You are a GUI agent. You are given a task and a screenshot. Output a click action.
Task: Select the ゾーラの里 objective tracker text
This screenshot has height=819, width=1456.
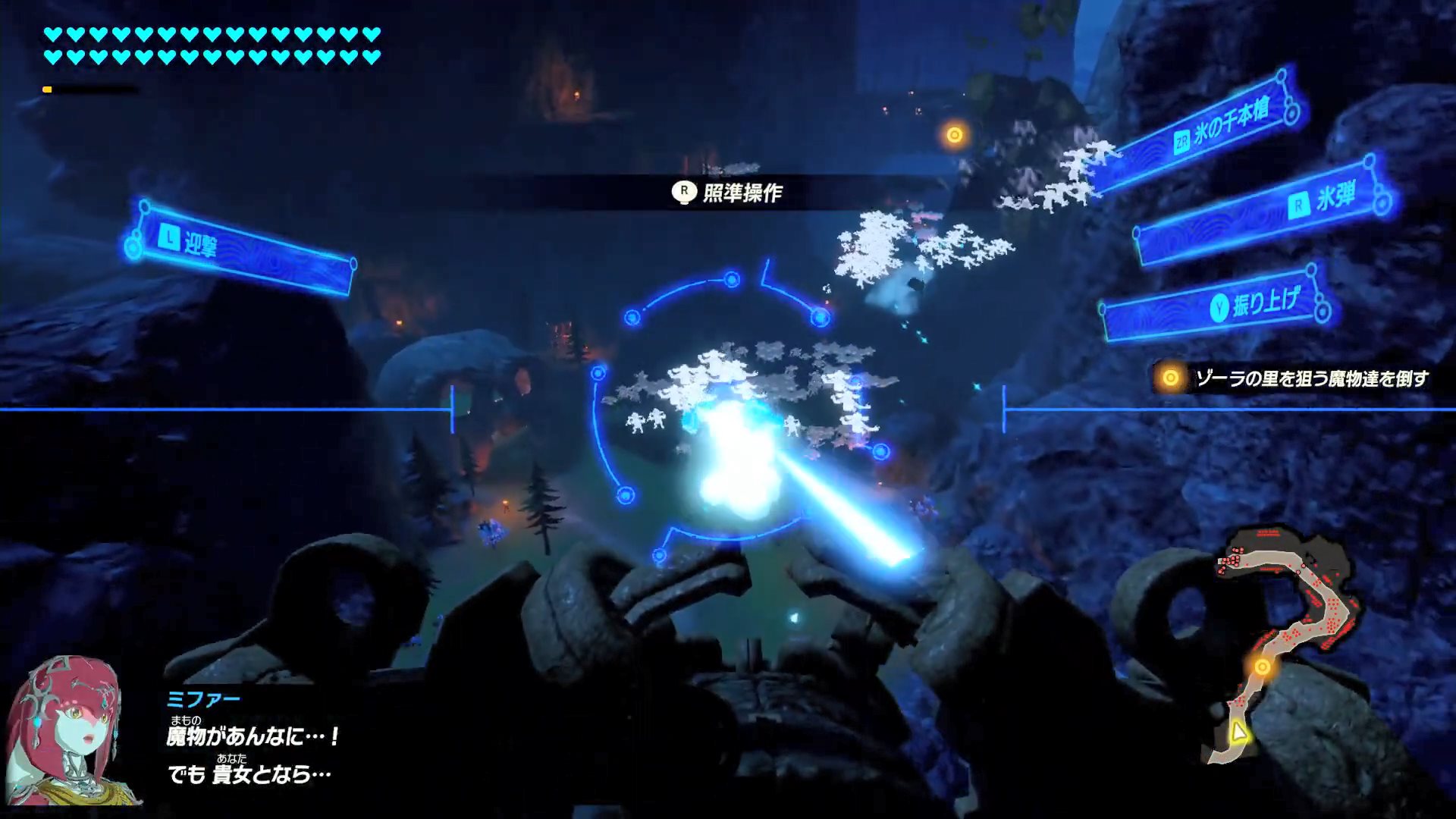(x=1310, y=378)
